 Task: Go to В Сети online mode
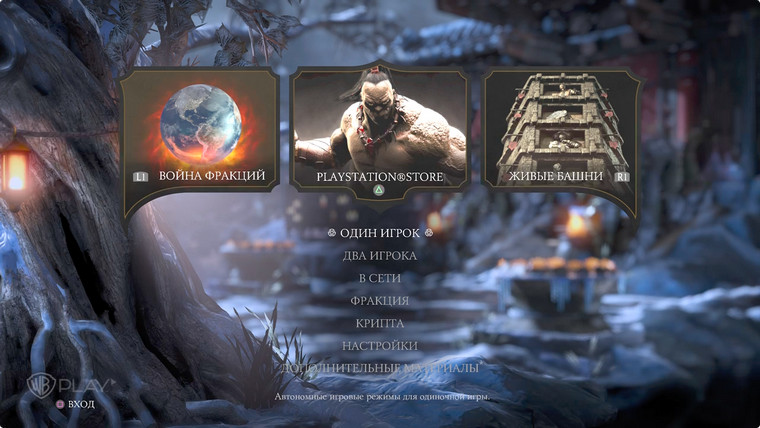pyautogui.click(x=380, y=278)
